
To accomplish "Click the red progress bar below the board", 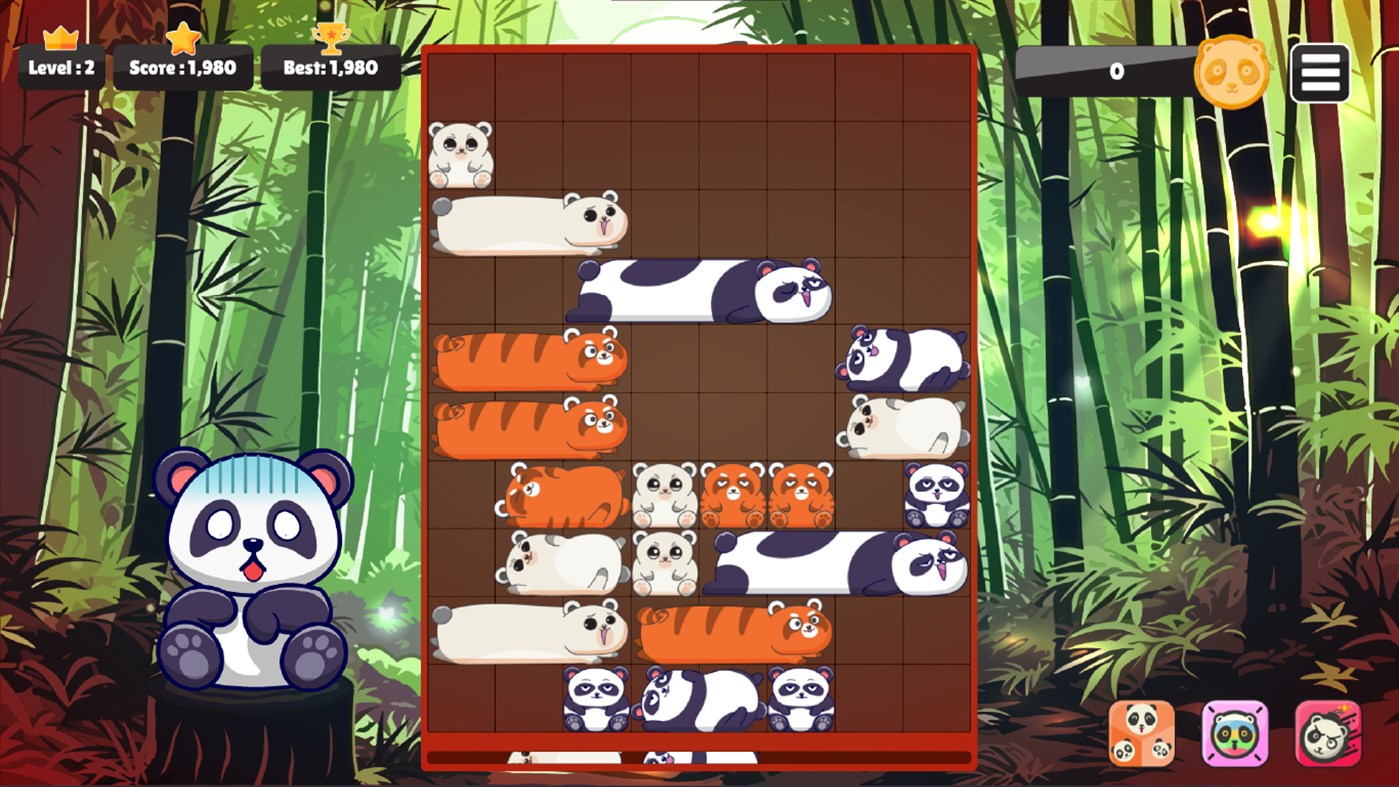I will tap(700, 757).
